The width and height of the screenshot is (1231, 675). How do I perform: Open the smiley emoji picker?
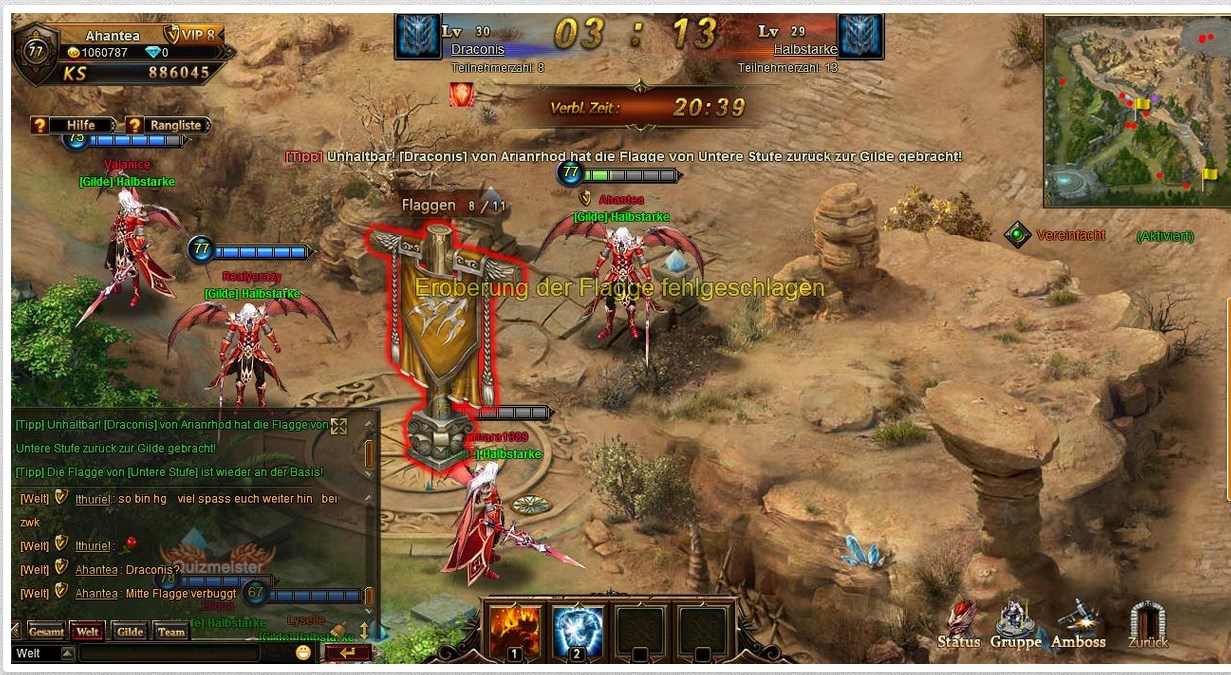coord(304,653)
